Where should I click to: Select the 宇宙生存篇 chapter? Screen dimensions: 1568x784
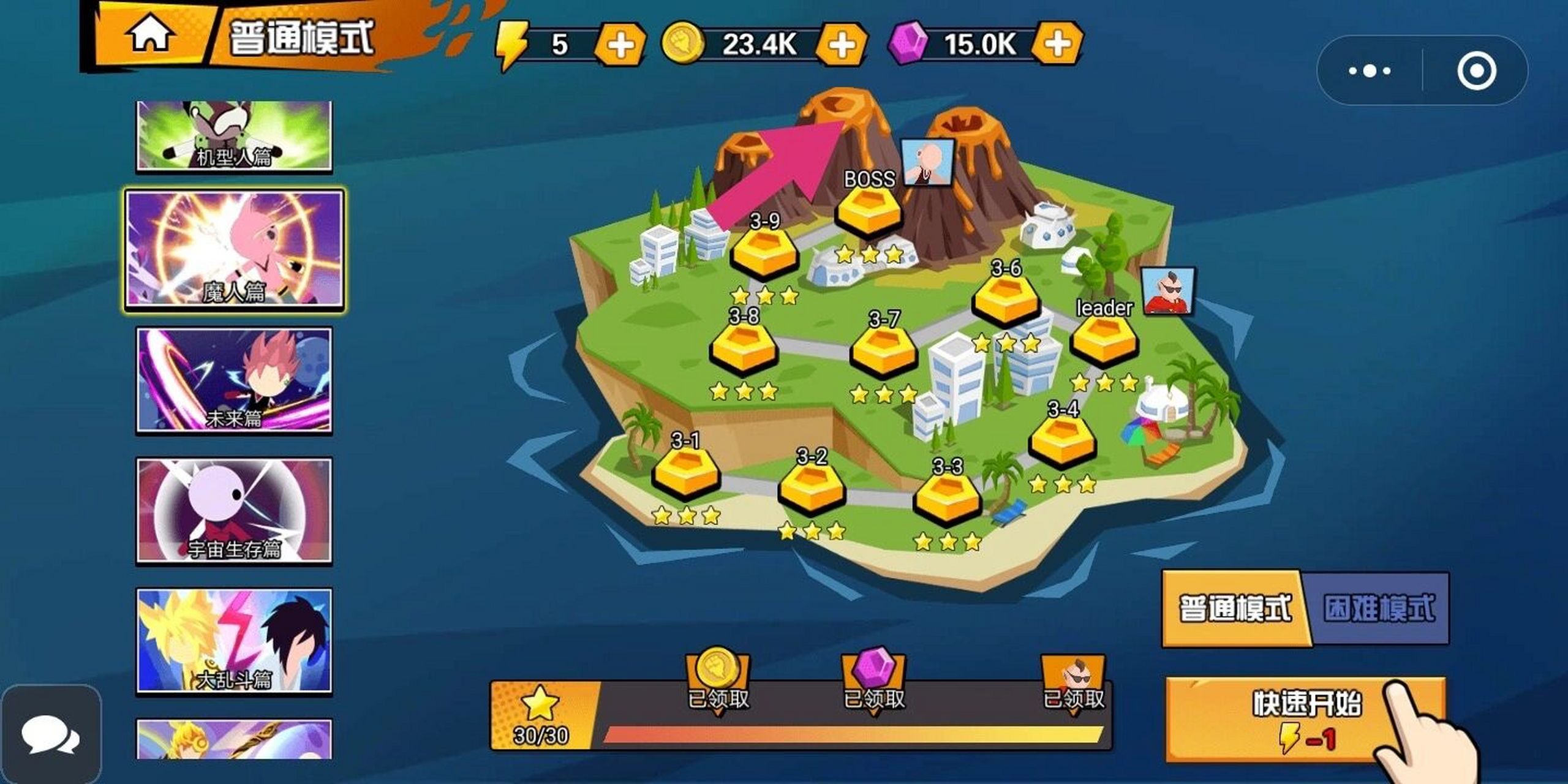(234, 510)
